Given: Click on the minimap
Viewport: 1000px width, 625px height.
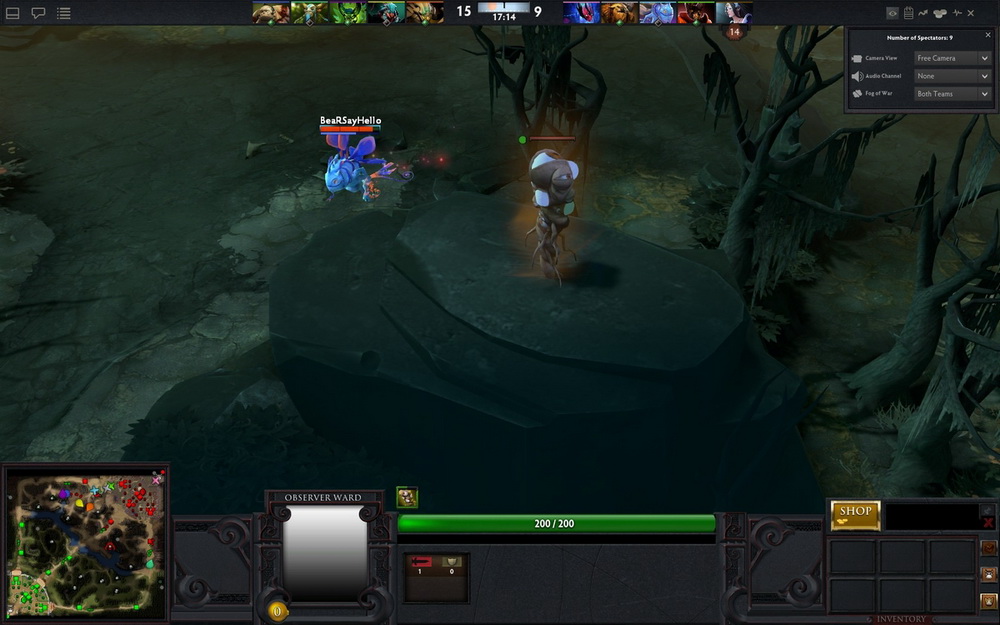Looking at the screenshot, I should [x=85, y=540].
